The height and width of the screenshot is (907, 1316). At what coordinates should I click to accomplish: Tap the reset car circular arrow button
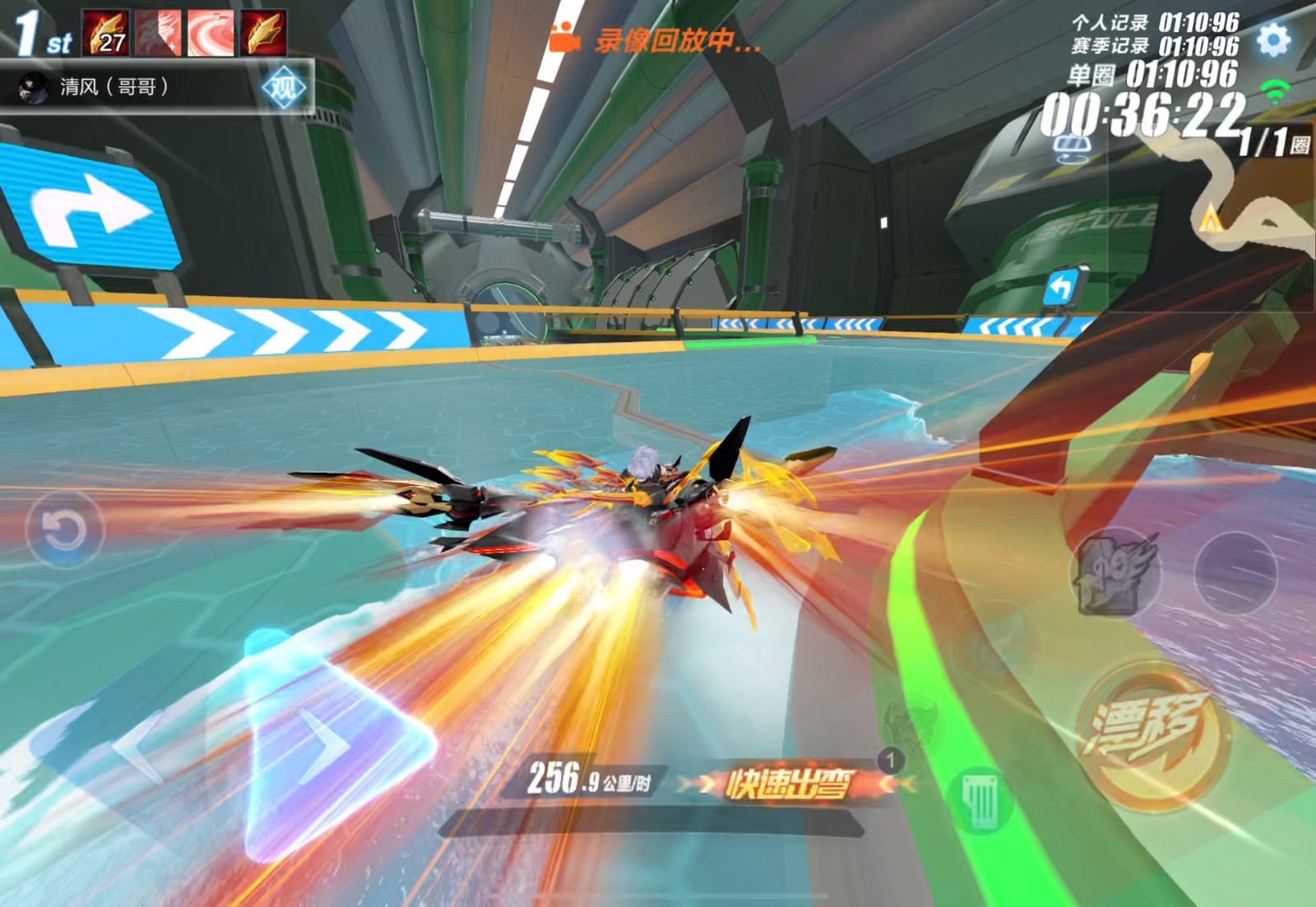pos(64,530)
